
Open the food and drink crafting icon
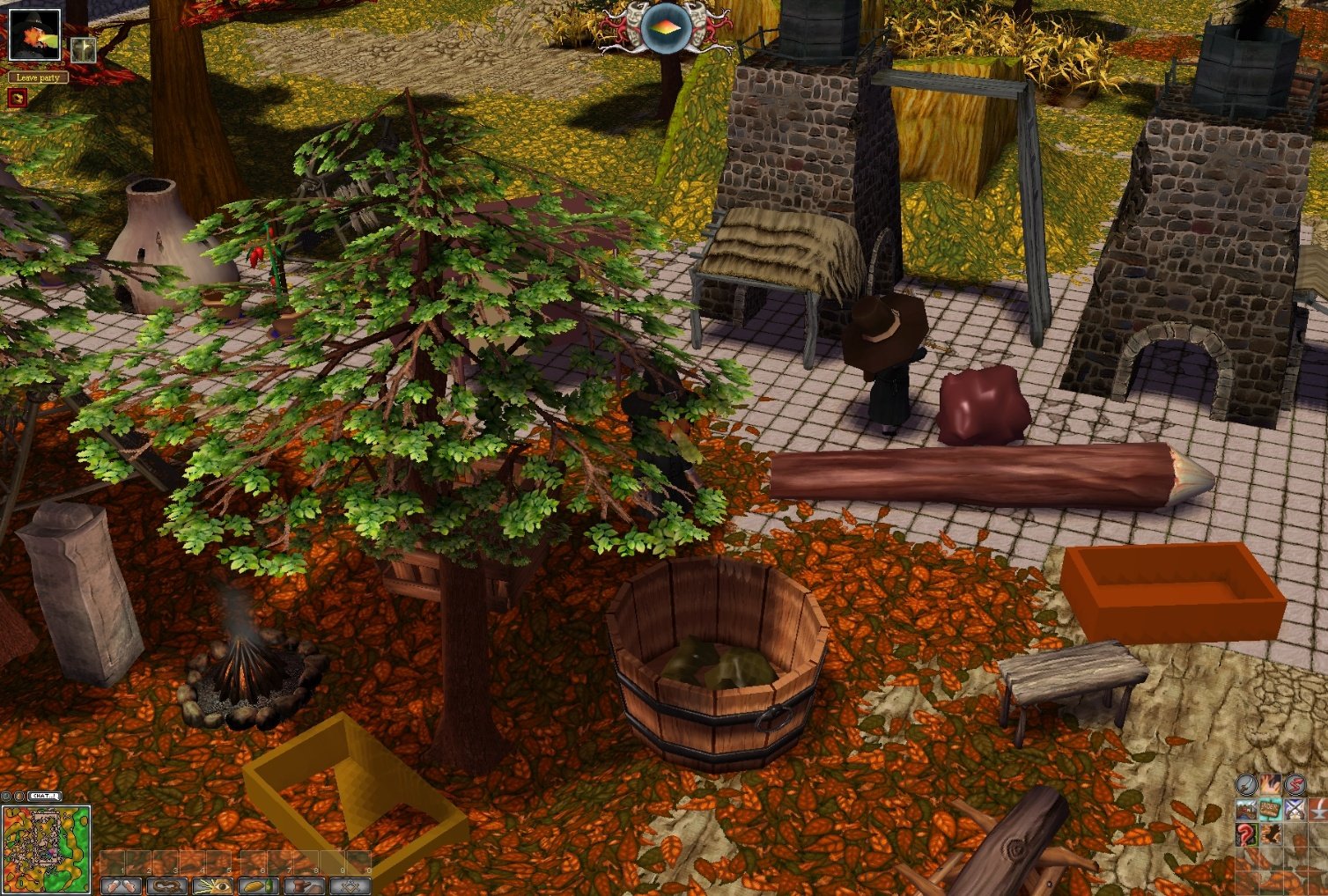click(258, 885)
